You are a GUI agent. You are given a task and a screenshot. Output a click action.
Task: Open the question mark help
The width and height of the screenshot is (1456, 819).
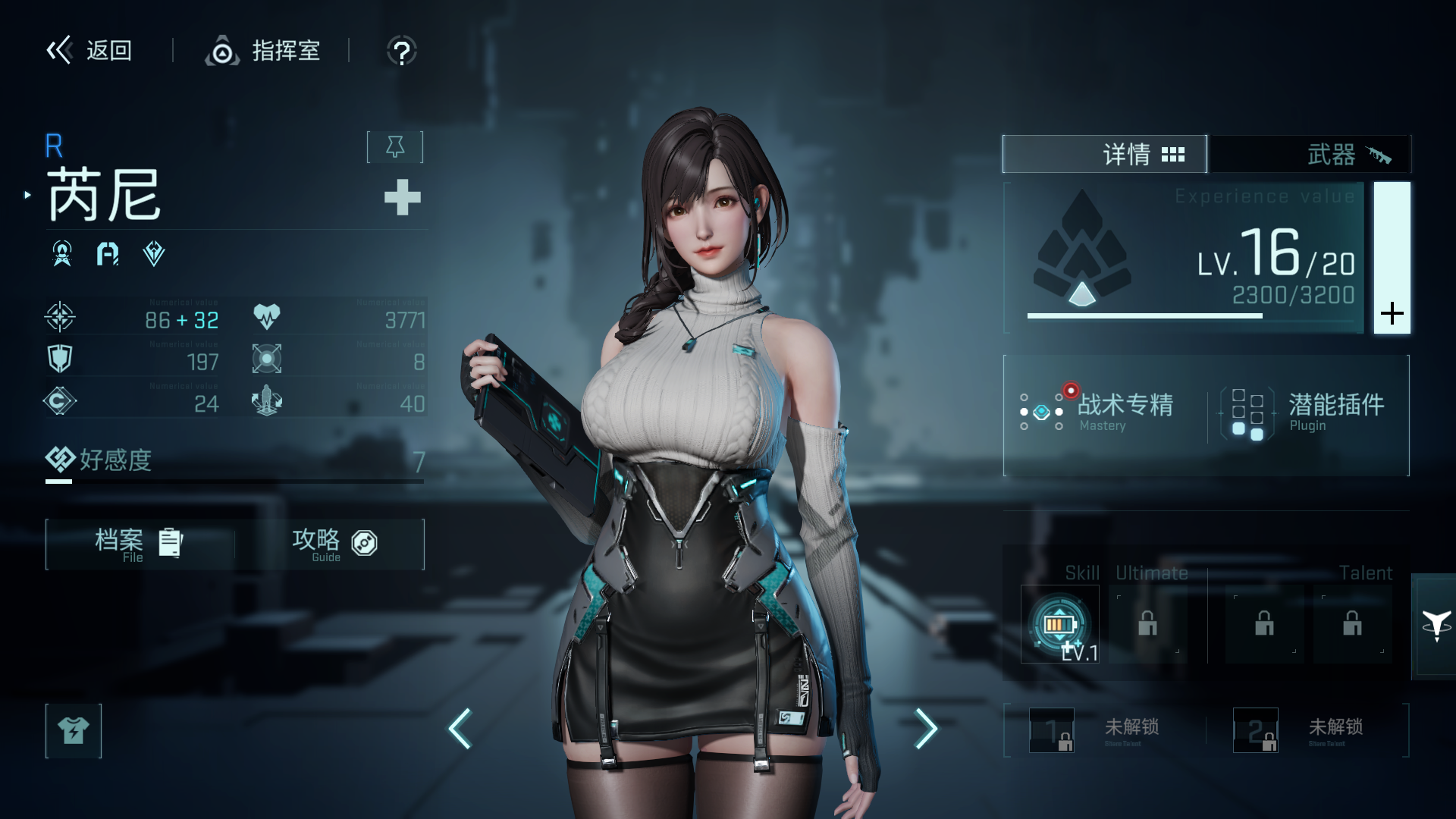[401, 52]
